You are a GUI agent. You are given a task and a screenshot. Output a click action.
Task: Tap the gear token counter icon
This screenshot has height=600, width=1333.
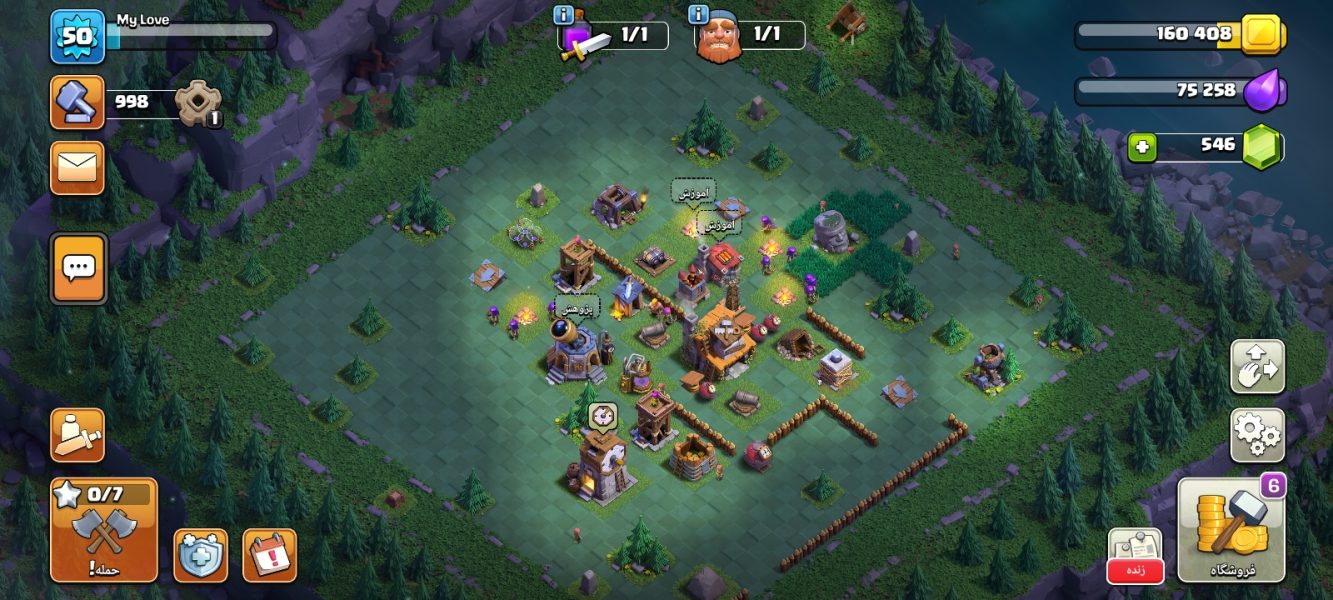197,102
